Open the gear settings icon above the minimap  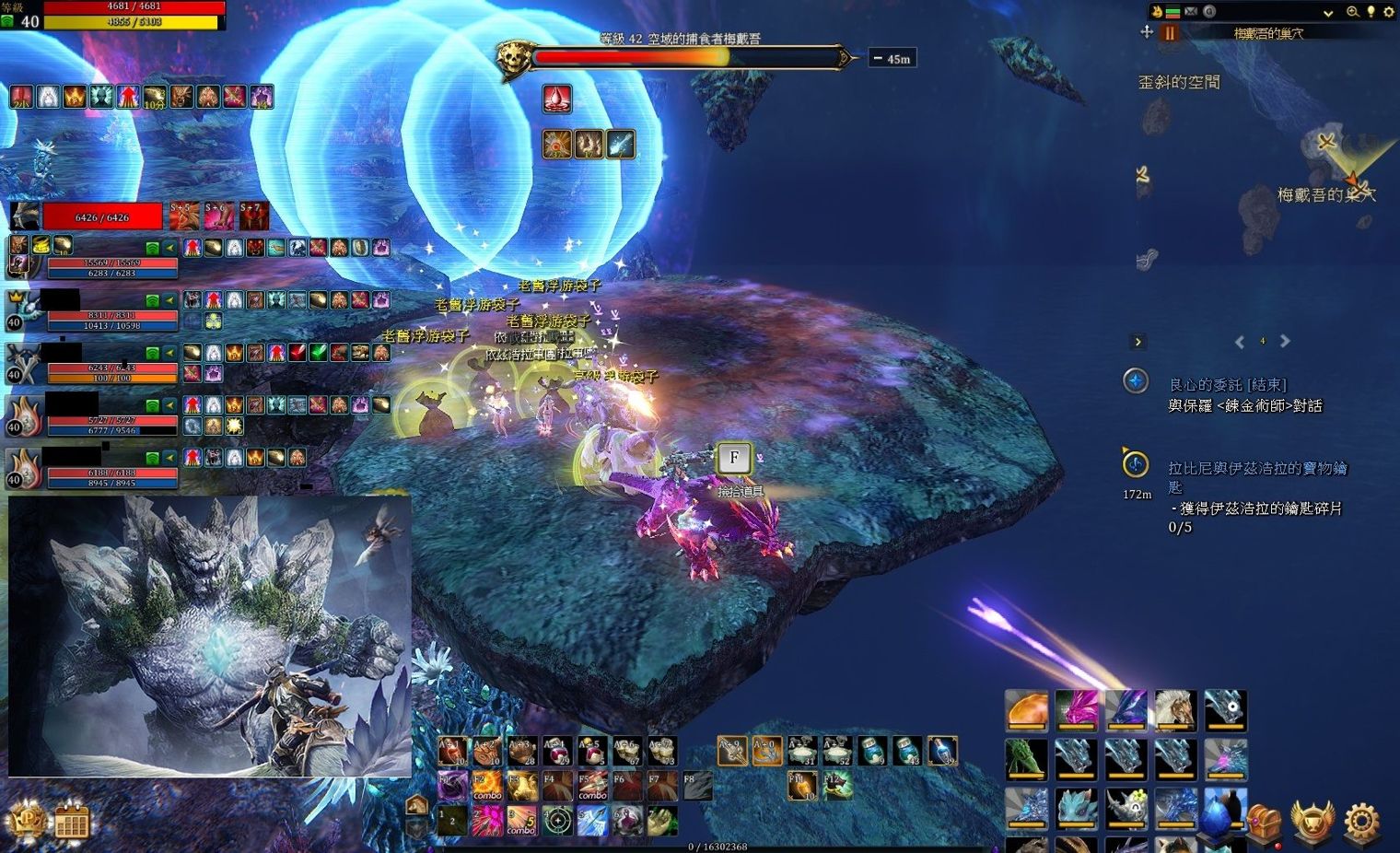click(x=1389, y=12)
